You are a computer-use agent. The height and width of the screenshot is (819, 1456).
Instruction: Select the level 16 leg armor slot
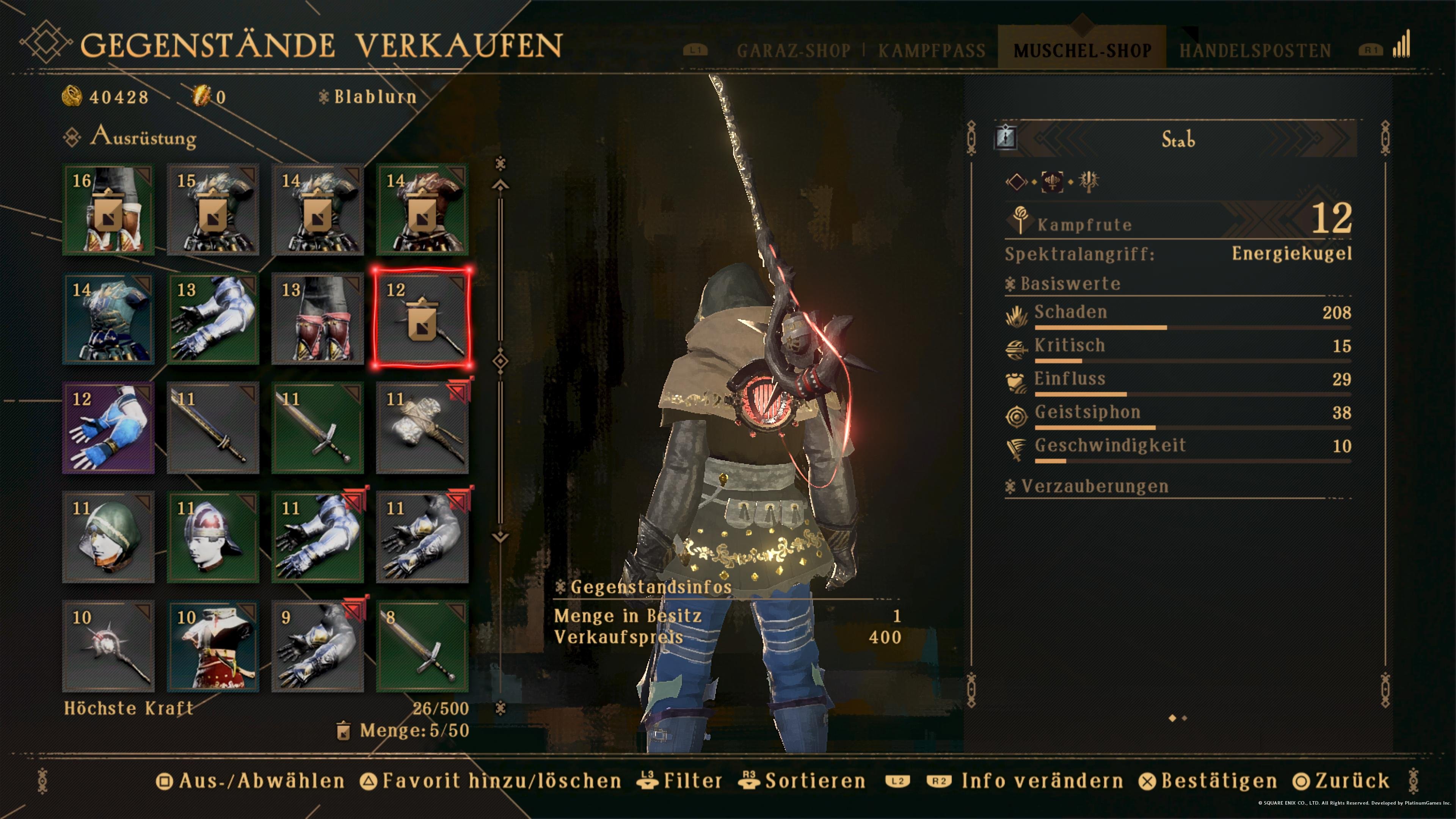[108, 210]
